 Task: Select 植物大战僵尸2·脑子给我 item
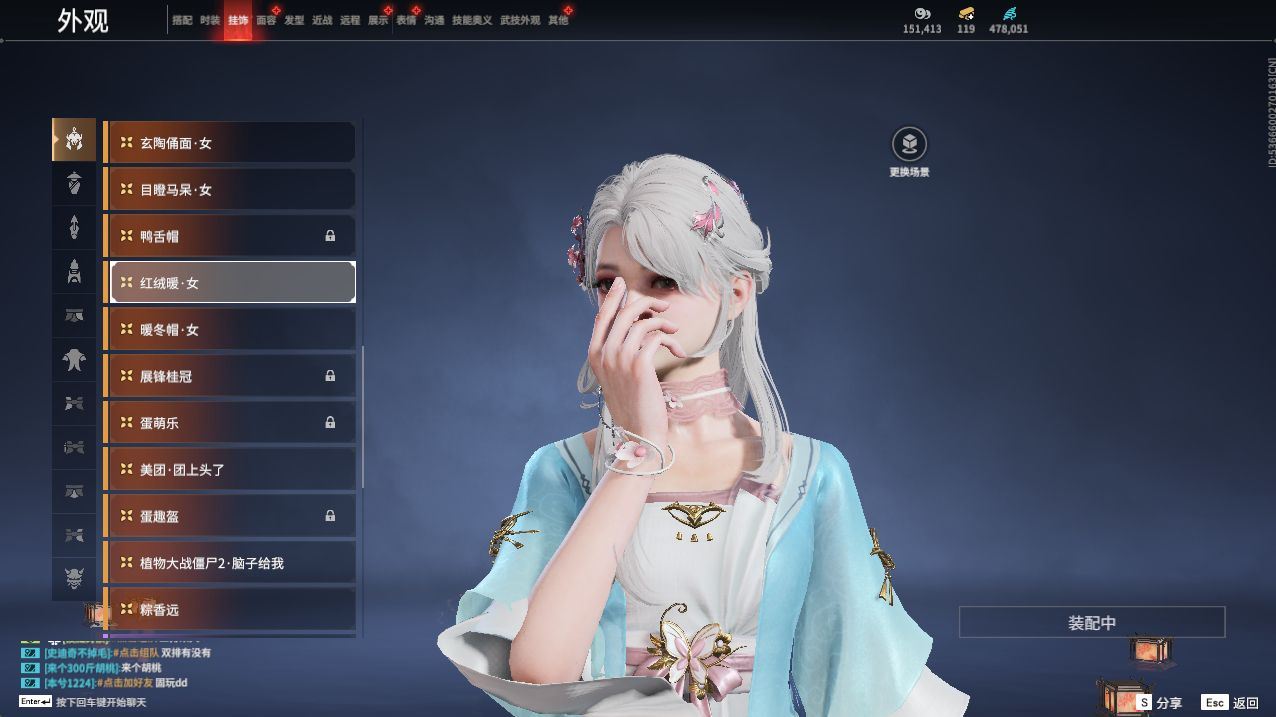pyautogui.click(x=230, y=563)
